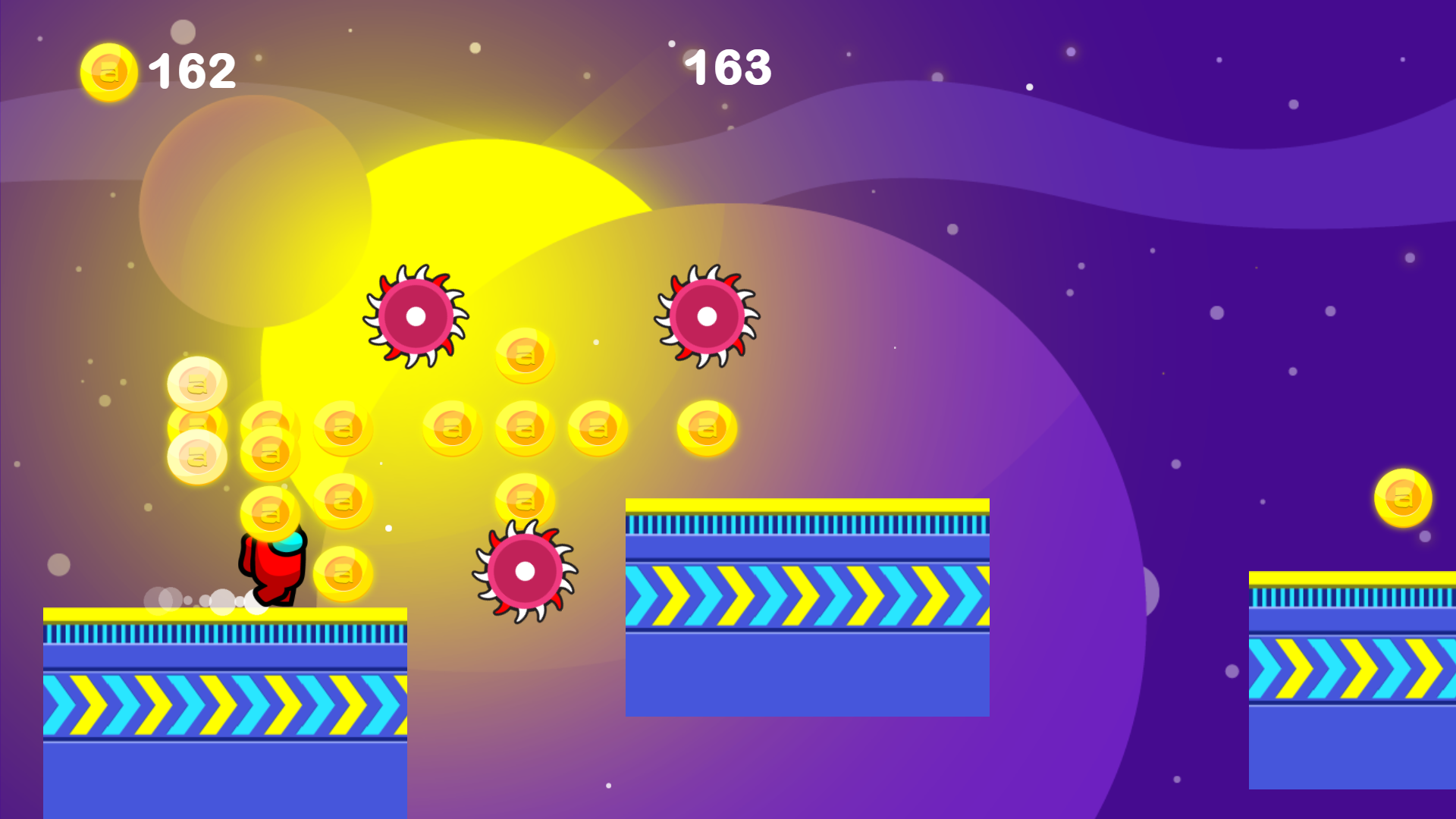Click the upper-left spinning saw blade

point(416,317)
